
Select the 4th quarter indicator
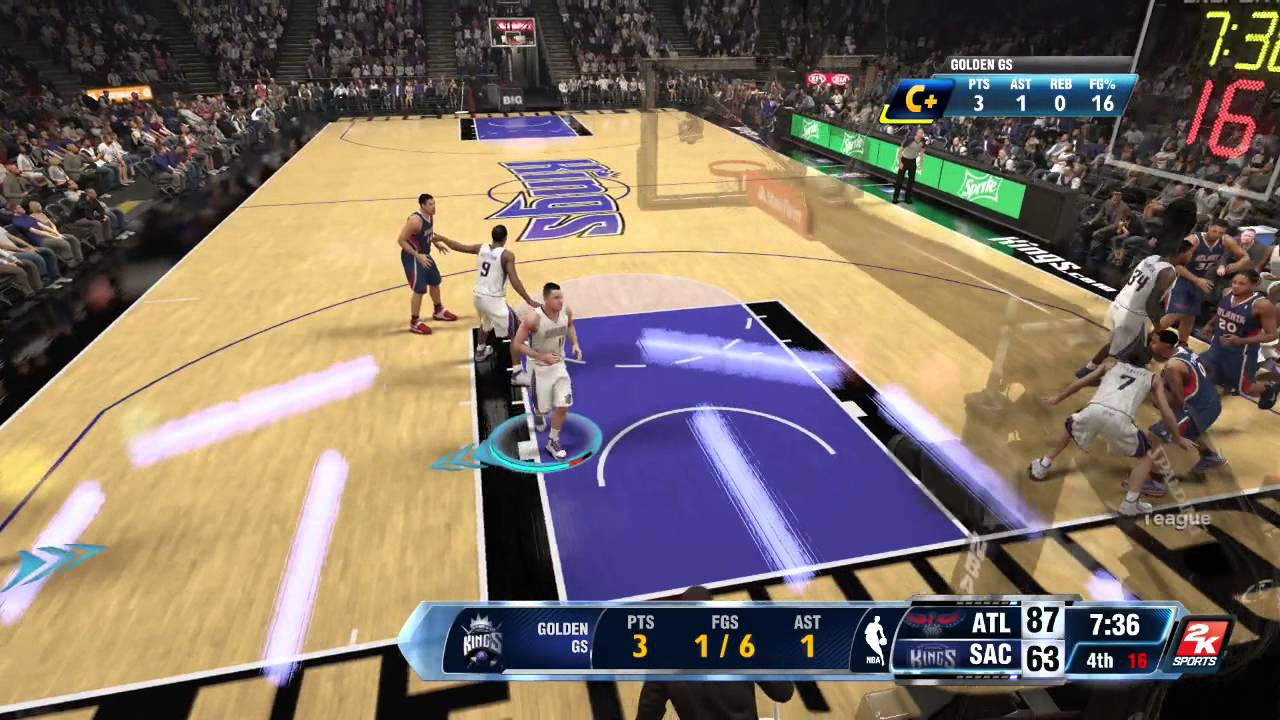point(1100,660)
